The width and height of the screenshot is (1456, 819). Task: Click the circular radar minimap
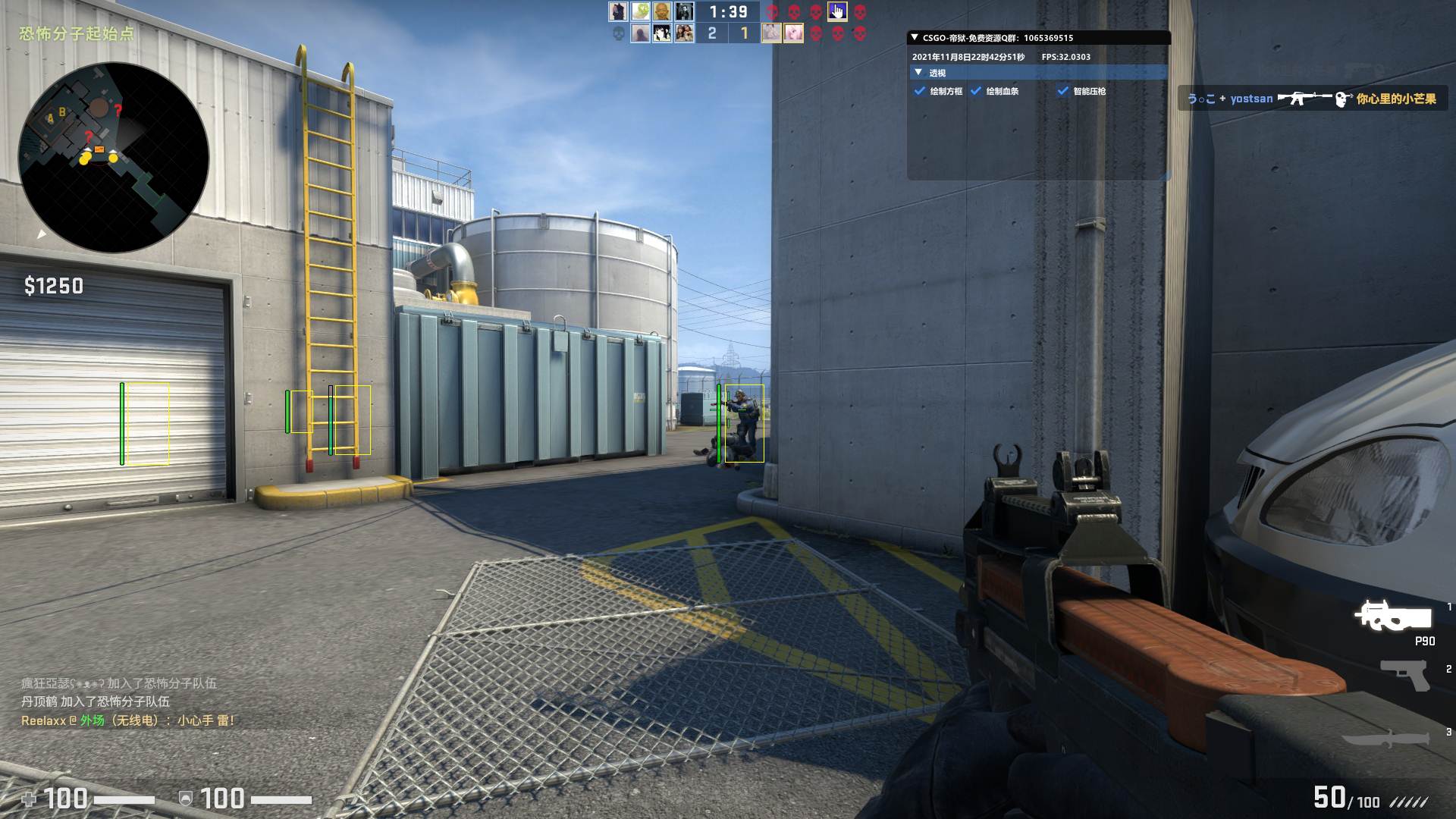coord(114,158)
